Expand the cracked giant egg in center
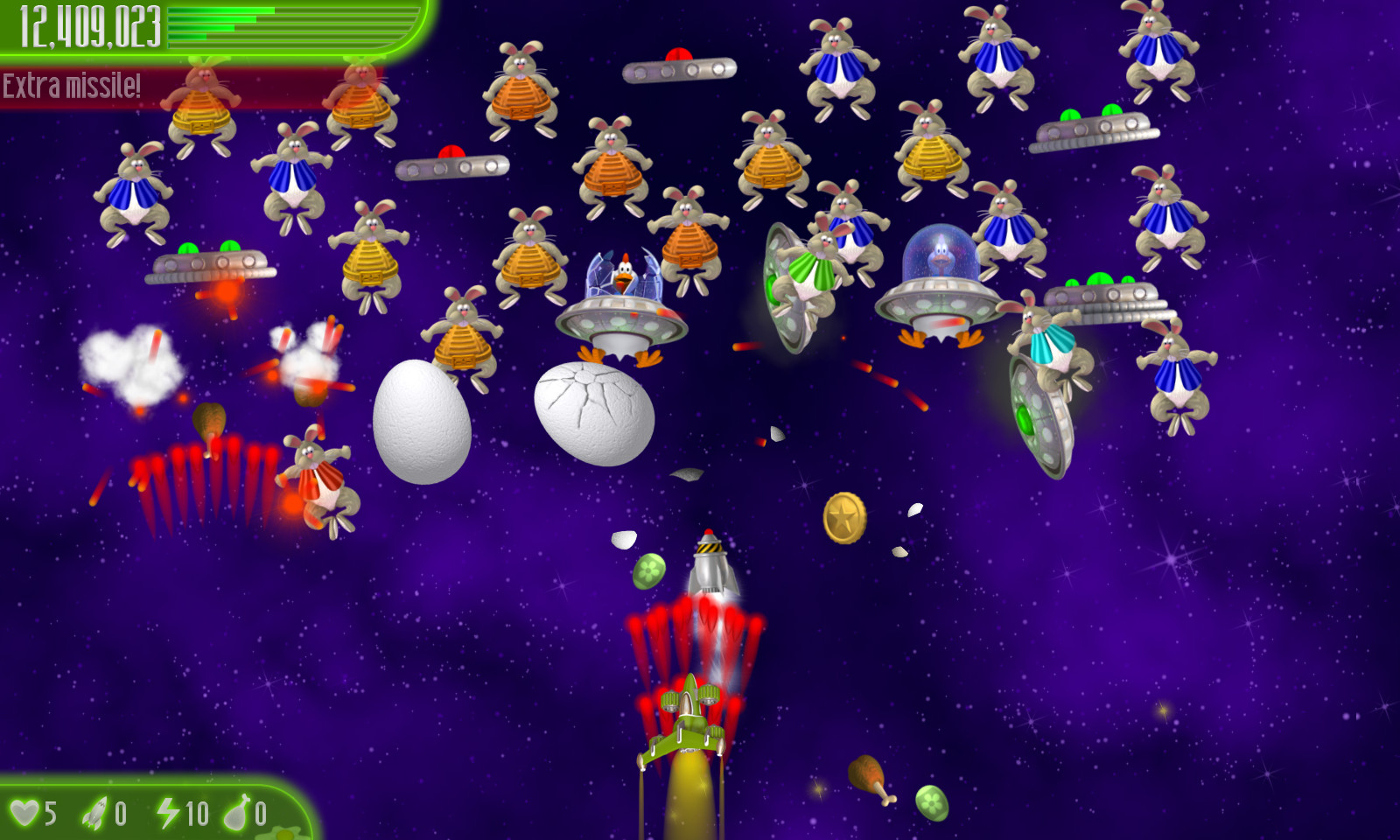Image resolution: width=1400 pixels, height=840 pixels. [595, 413]
